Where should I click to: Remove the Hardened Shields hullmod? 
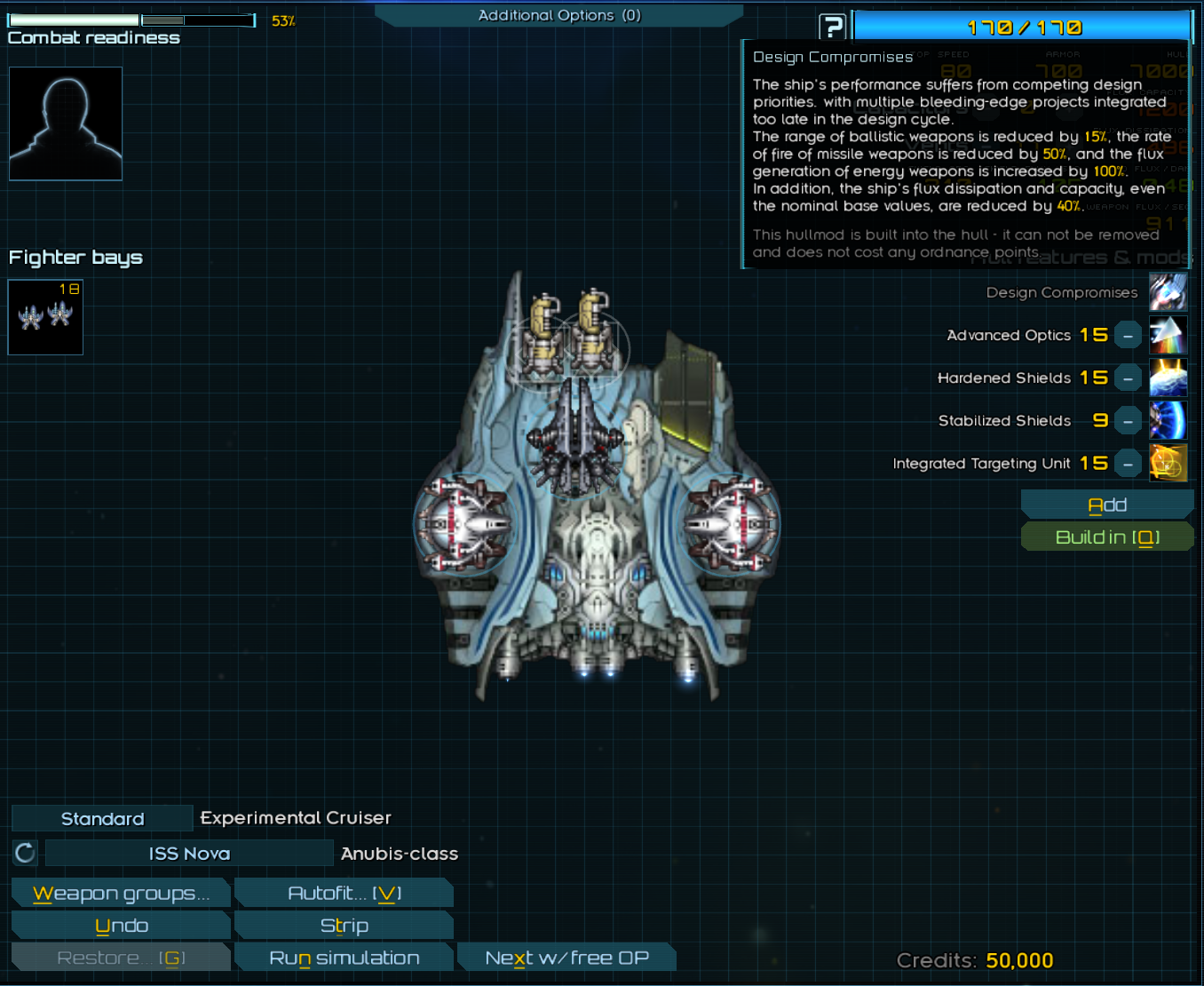point(1128,378)
